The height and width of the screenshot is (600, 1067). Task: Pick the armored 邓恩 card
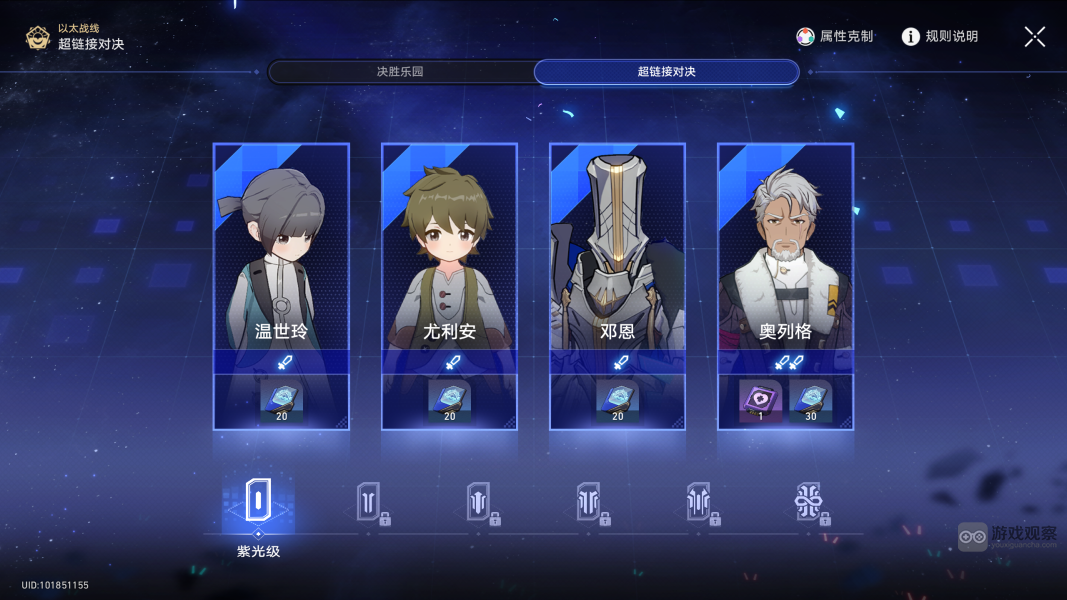point(617,260)
